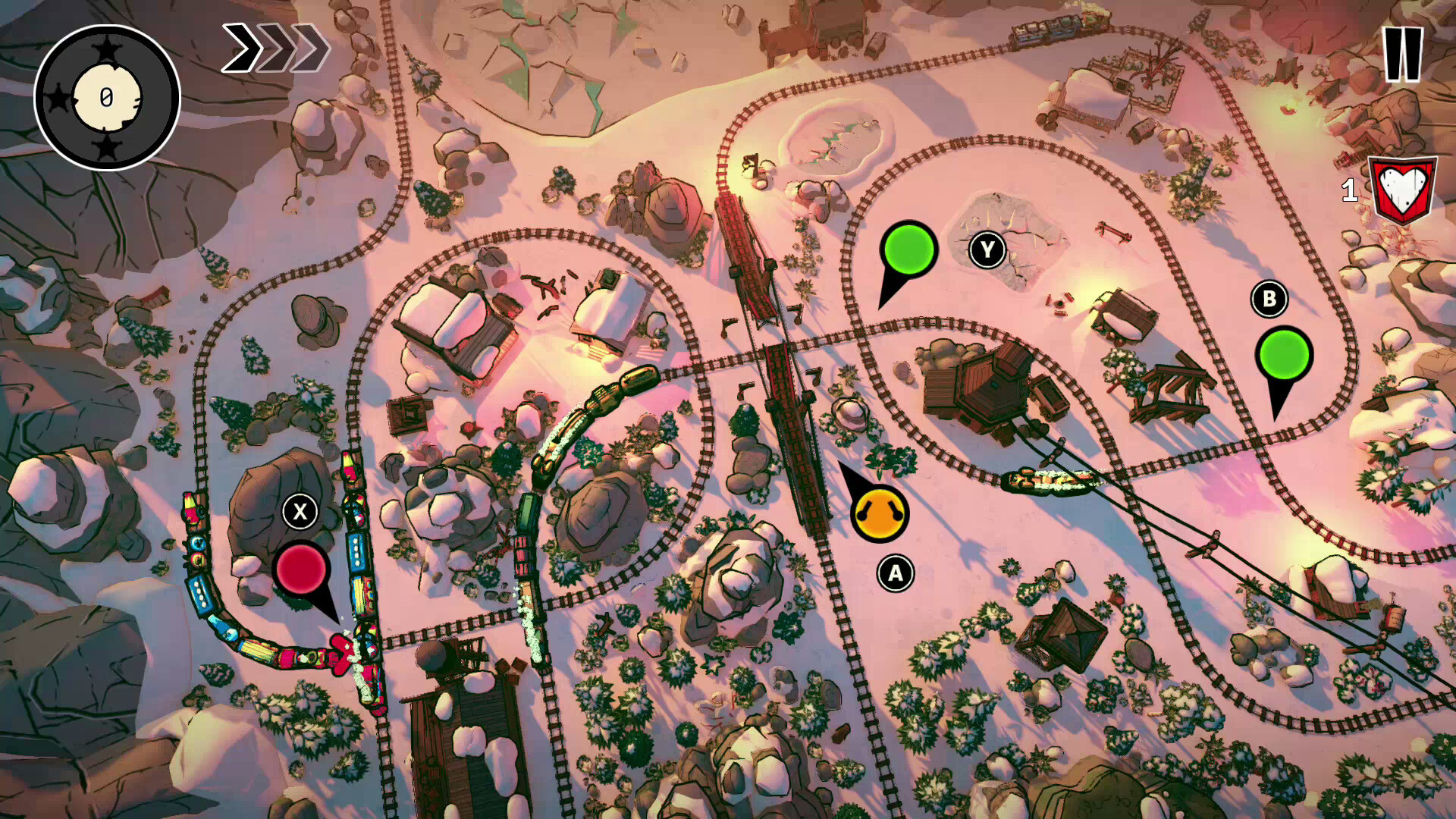Click the Y marker circle
This screenshot has width=1456, height=819.
988,248
